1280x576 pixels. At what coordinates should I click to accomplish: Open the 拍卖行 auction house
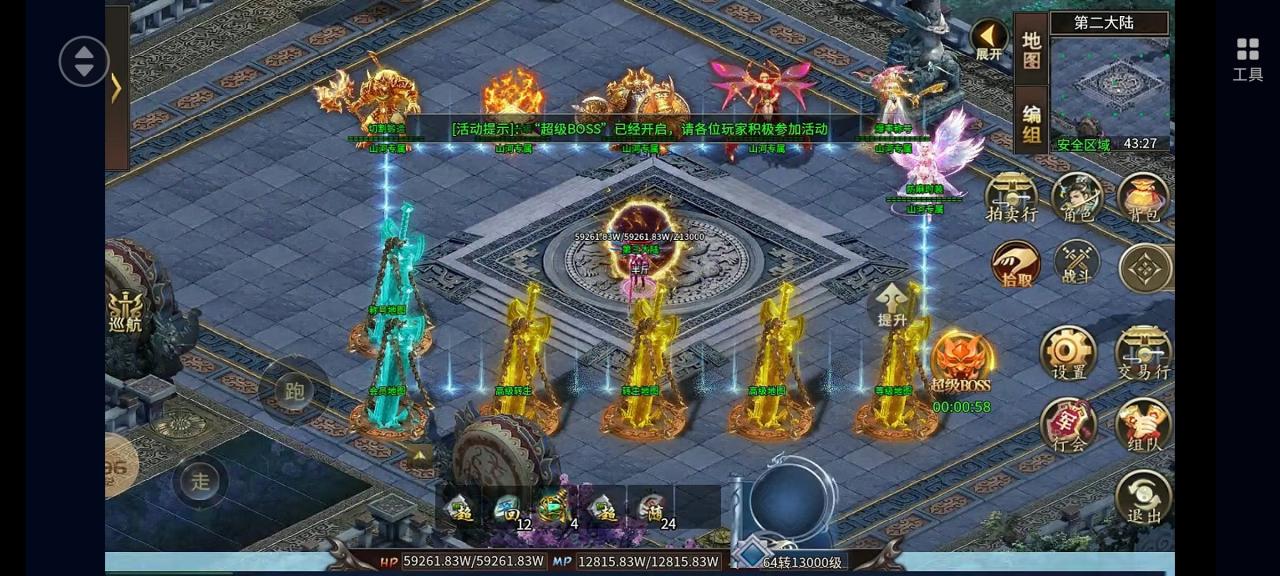[1011, 197]
